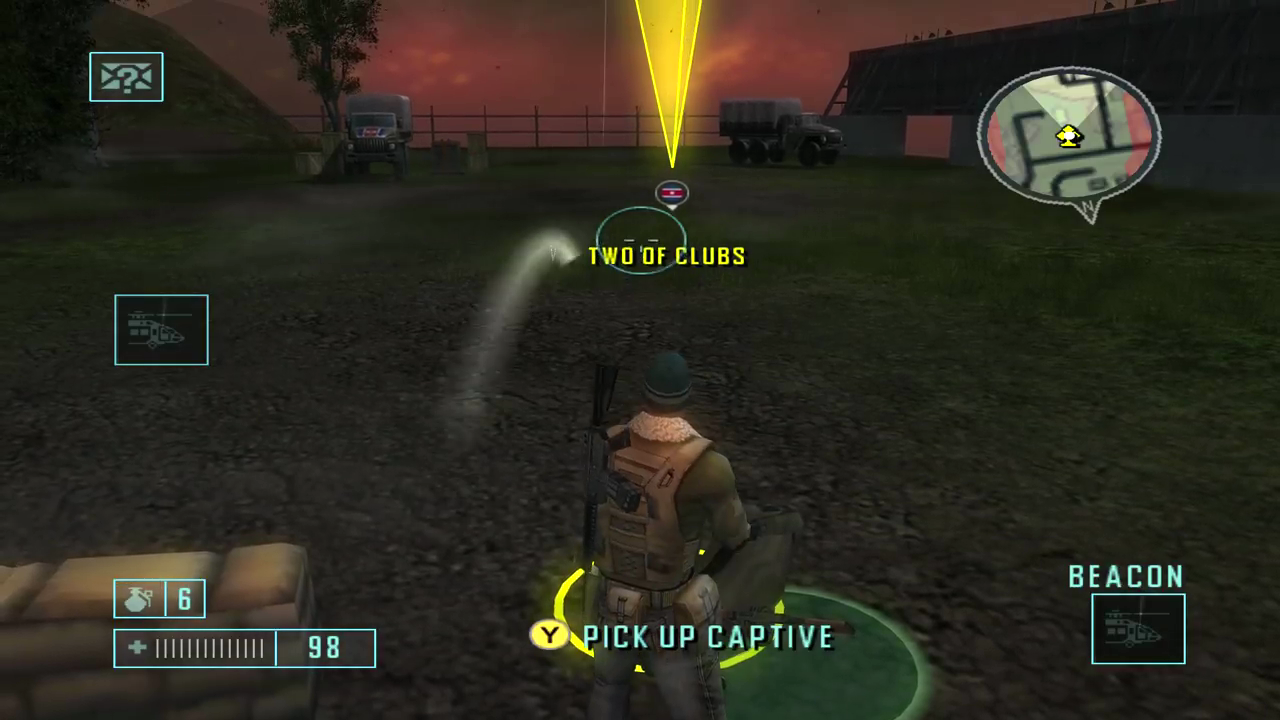Click the yellow player arrow on the minimap
The height and width of the screenshot is (720, 1280).
point(1068,136)
